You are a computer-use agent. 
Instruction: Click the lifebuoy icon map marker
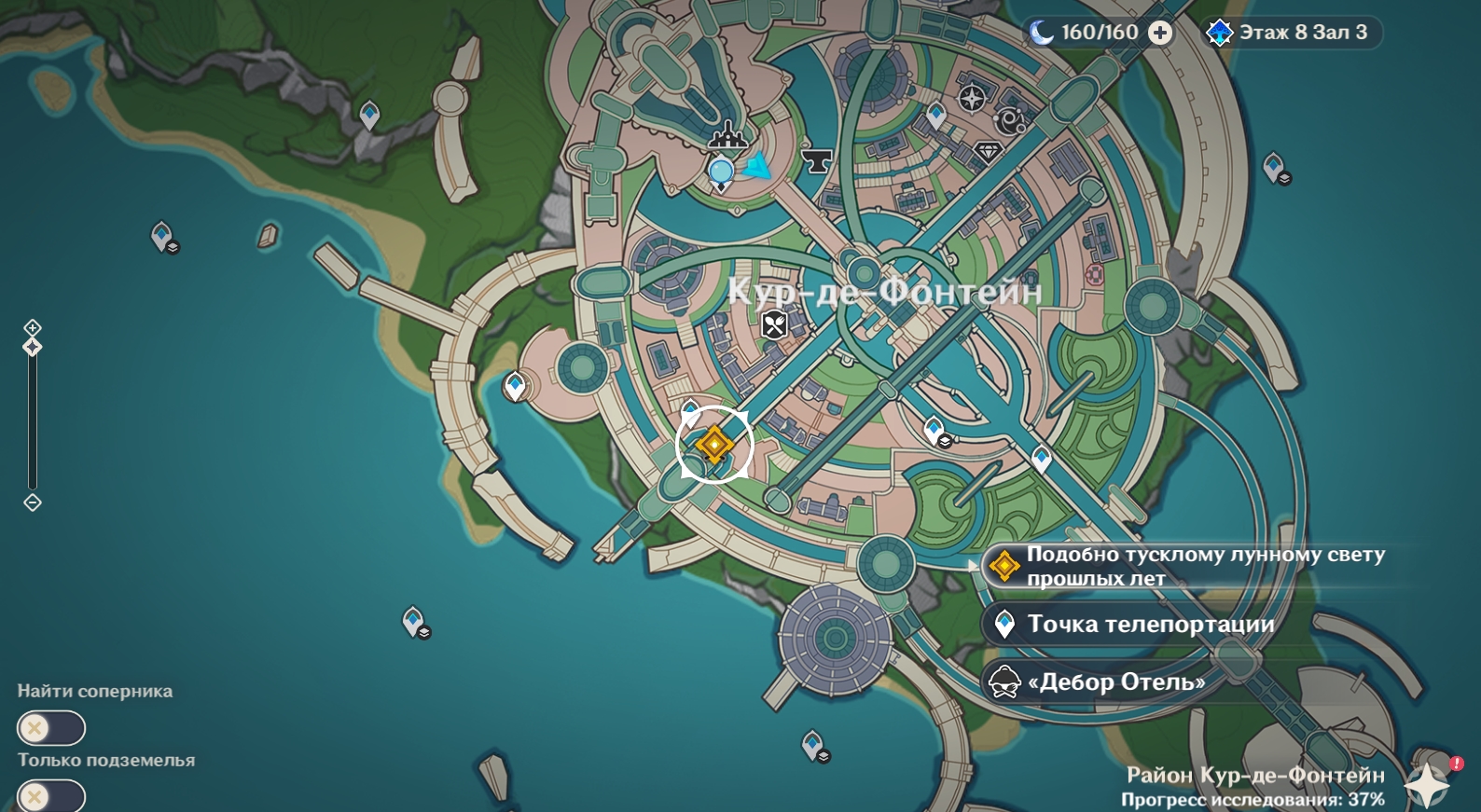(1094, 274)
